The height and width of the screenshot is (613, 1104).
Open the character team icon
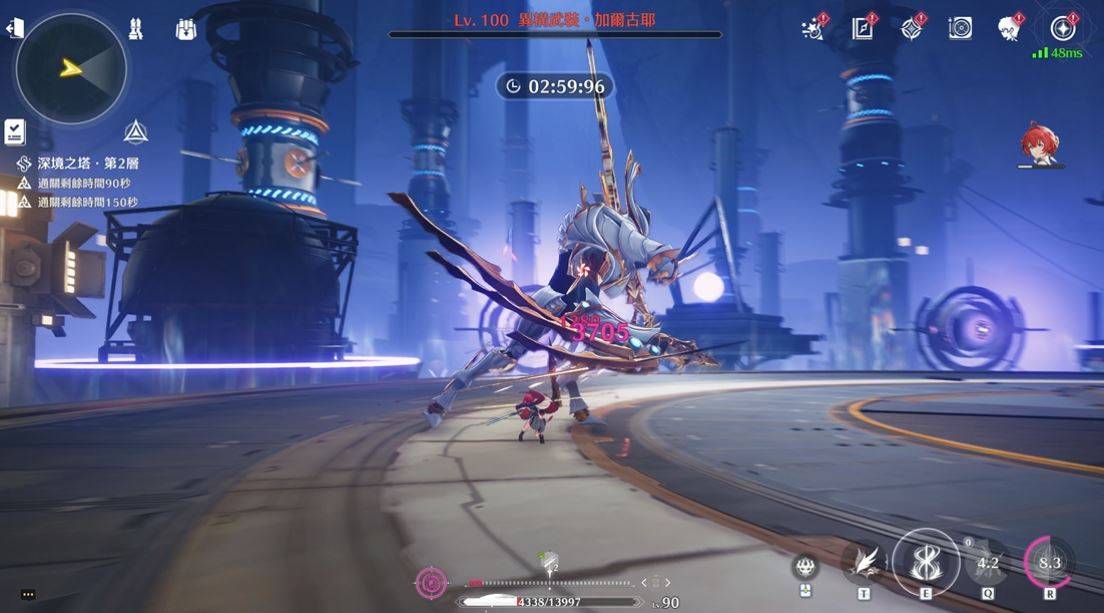pyautogui.click(x=136, y=29)
